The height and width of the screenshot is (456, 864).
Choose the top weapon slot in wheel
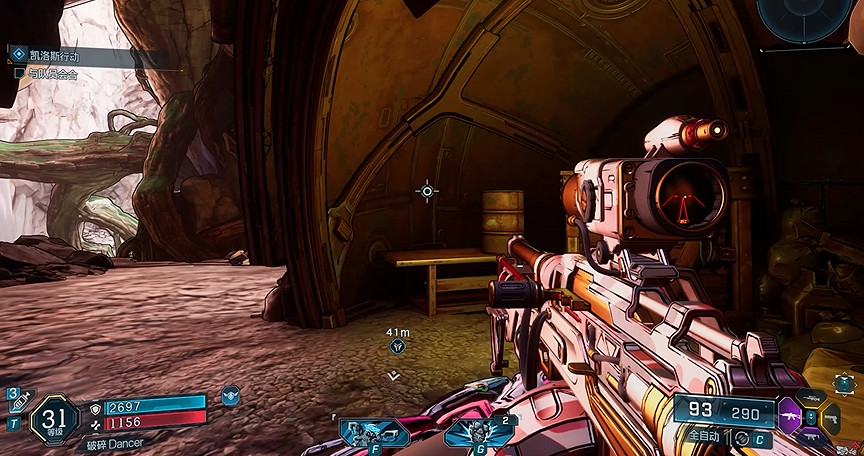tap(811, 398)
